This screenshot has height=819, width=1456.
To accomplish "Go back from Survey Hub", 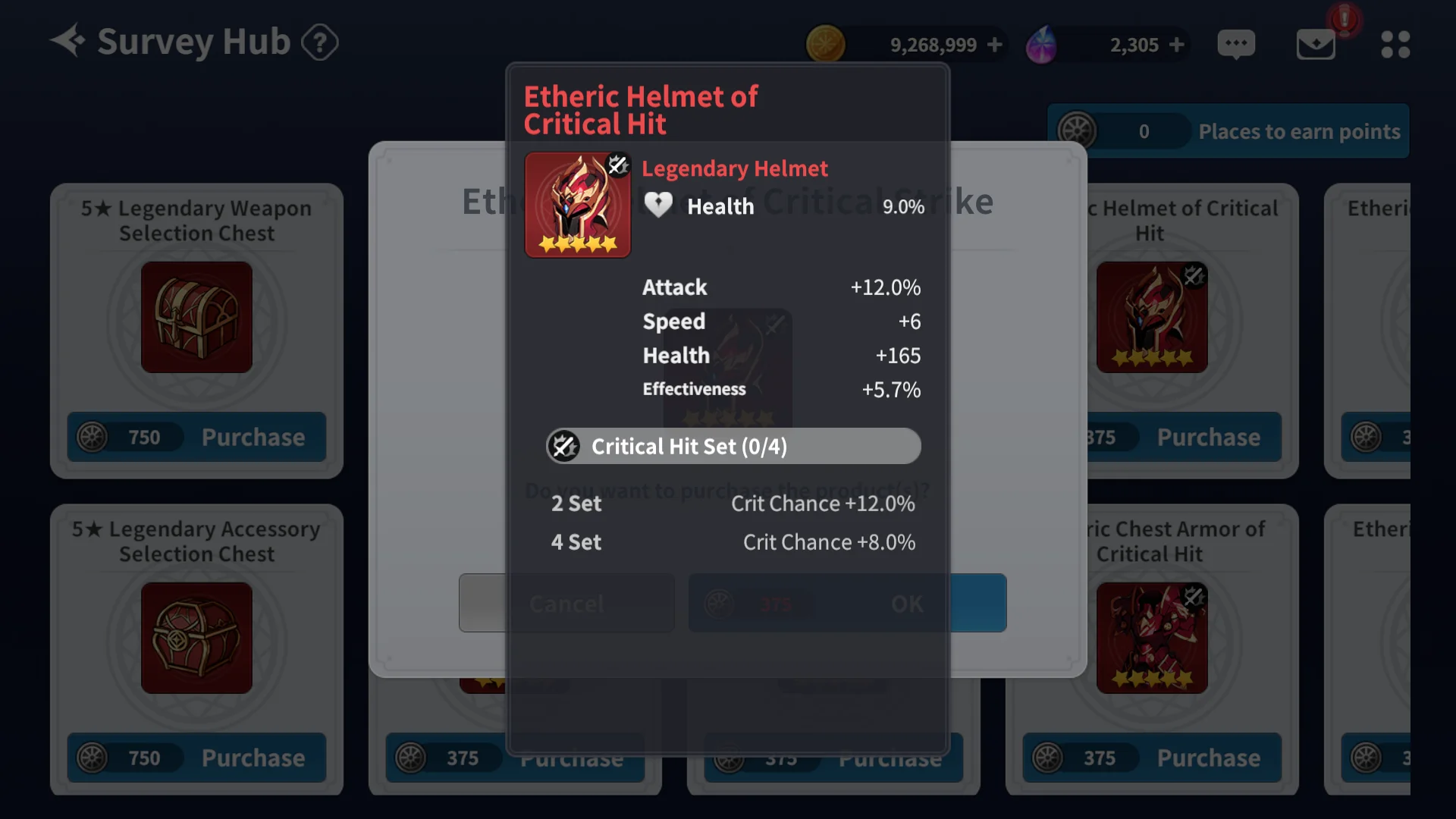I will pyautogui.click(x=67, y=41).
